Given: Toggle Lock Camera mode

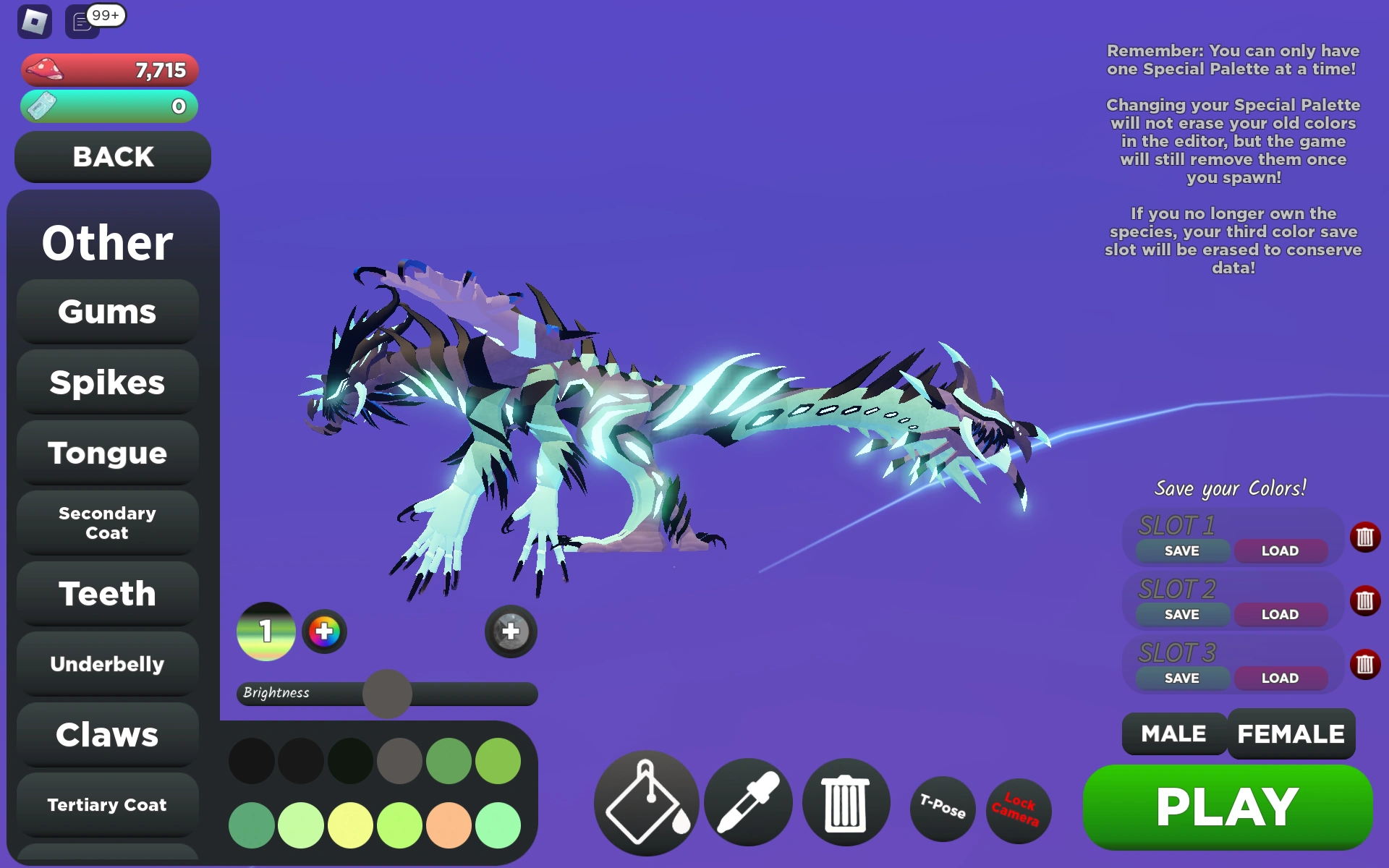Looking at the screenshot, I should [1018, 810].
